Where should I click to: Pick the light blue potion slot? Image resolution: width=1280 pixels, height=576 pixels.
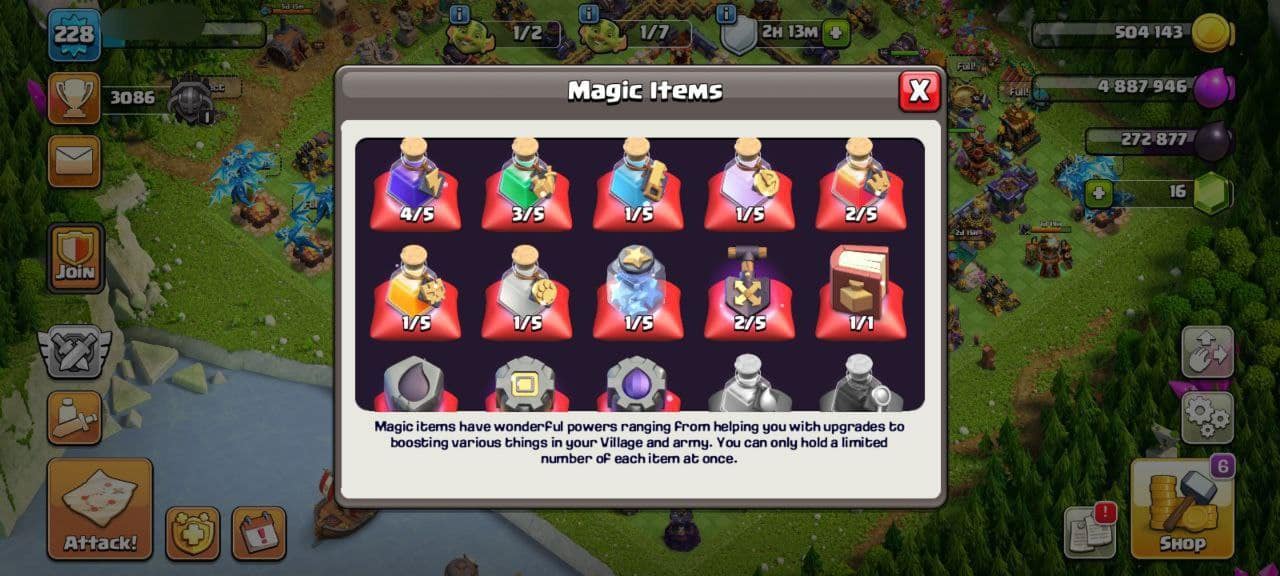pos(638,185)
